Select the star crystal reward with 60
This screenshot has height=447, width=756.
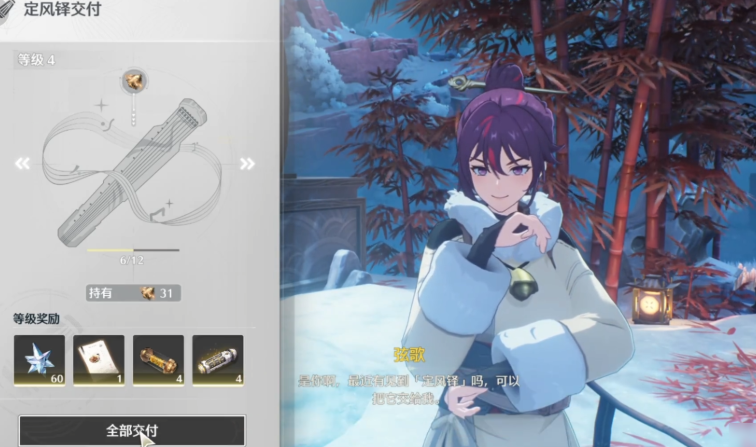coord(39,360)
